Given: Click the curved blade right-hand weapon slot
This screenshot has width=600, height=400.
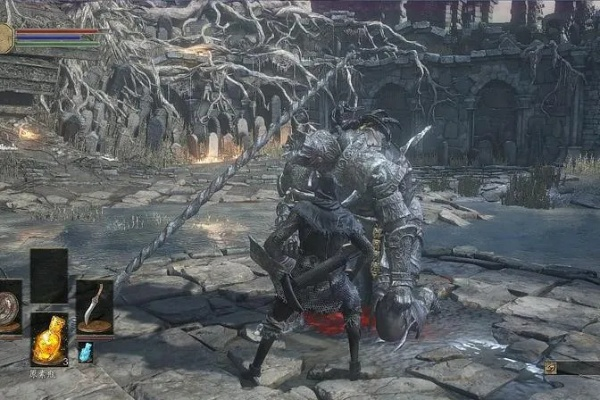Looking at the screenshot, I should [x=93, y=305].
